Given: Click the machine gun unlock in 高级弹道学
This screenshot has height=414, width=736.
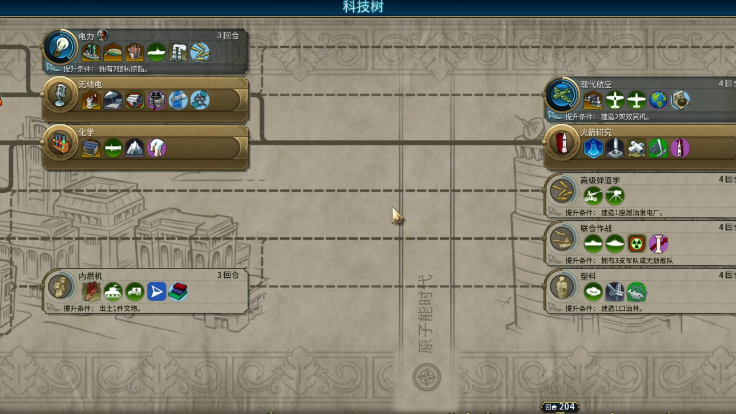Looking at the screenshot, I should [614, 195].
